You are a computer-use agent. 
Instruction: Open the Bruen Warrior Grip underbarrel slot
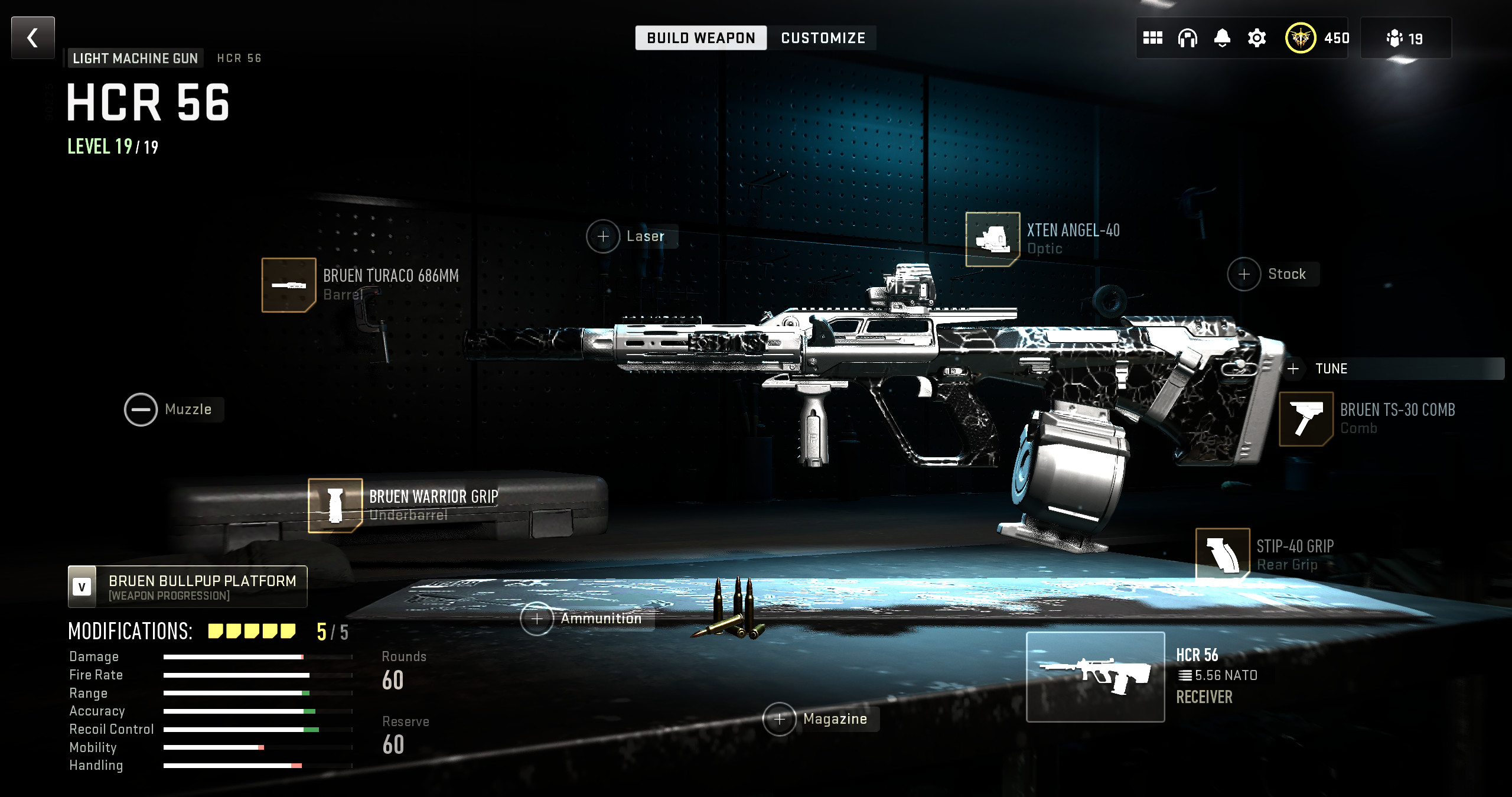(x=335, y=505)
